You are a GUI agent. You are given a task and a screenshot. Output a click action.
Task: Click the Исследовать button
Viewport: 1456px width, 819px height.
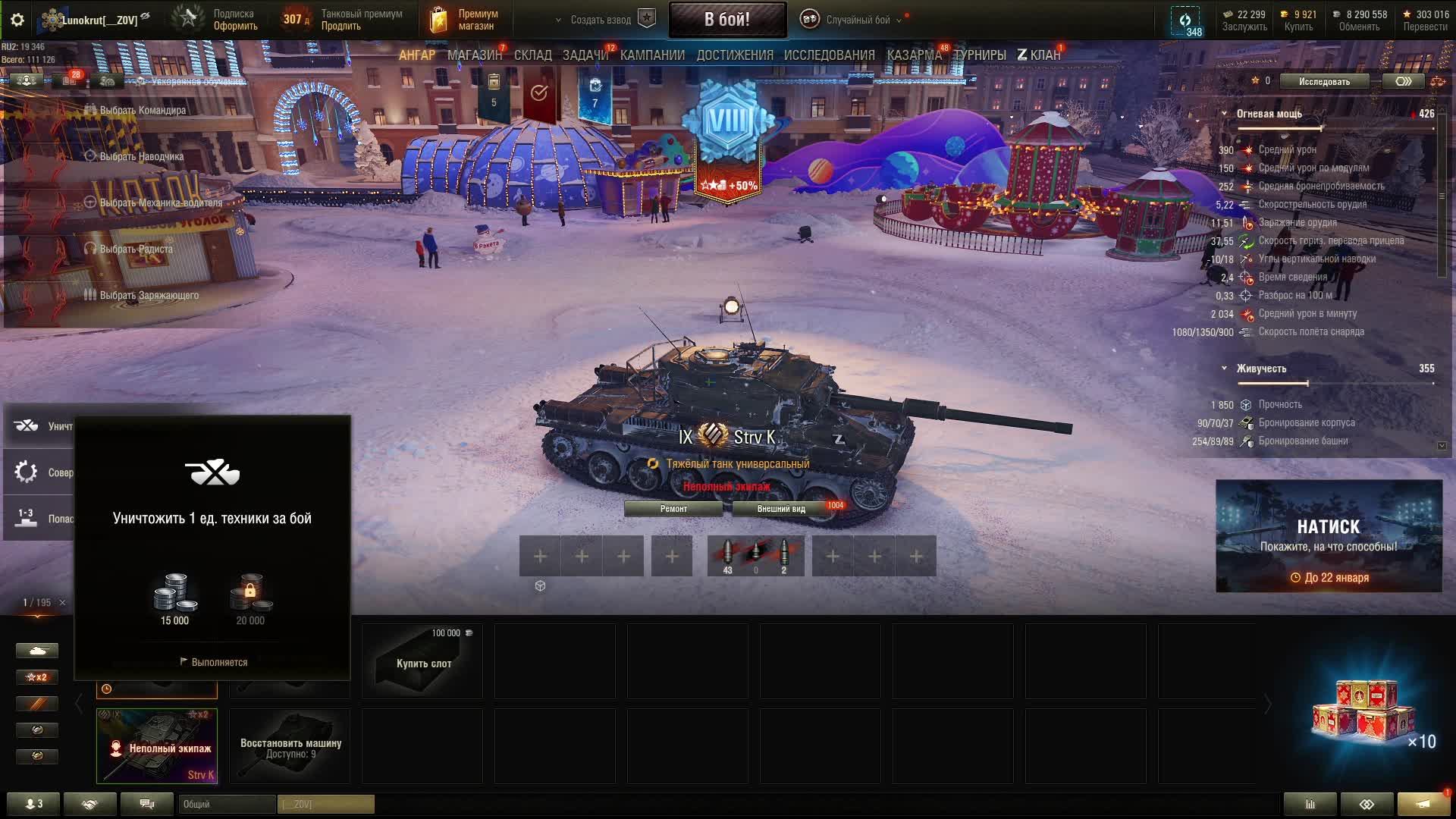pyautogui.click(x=1324, y=81)
